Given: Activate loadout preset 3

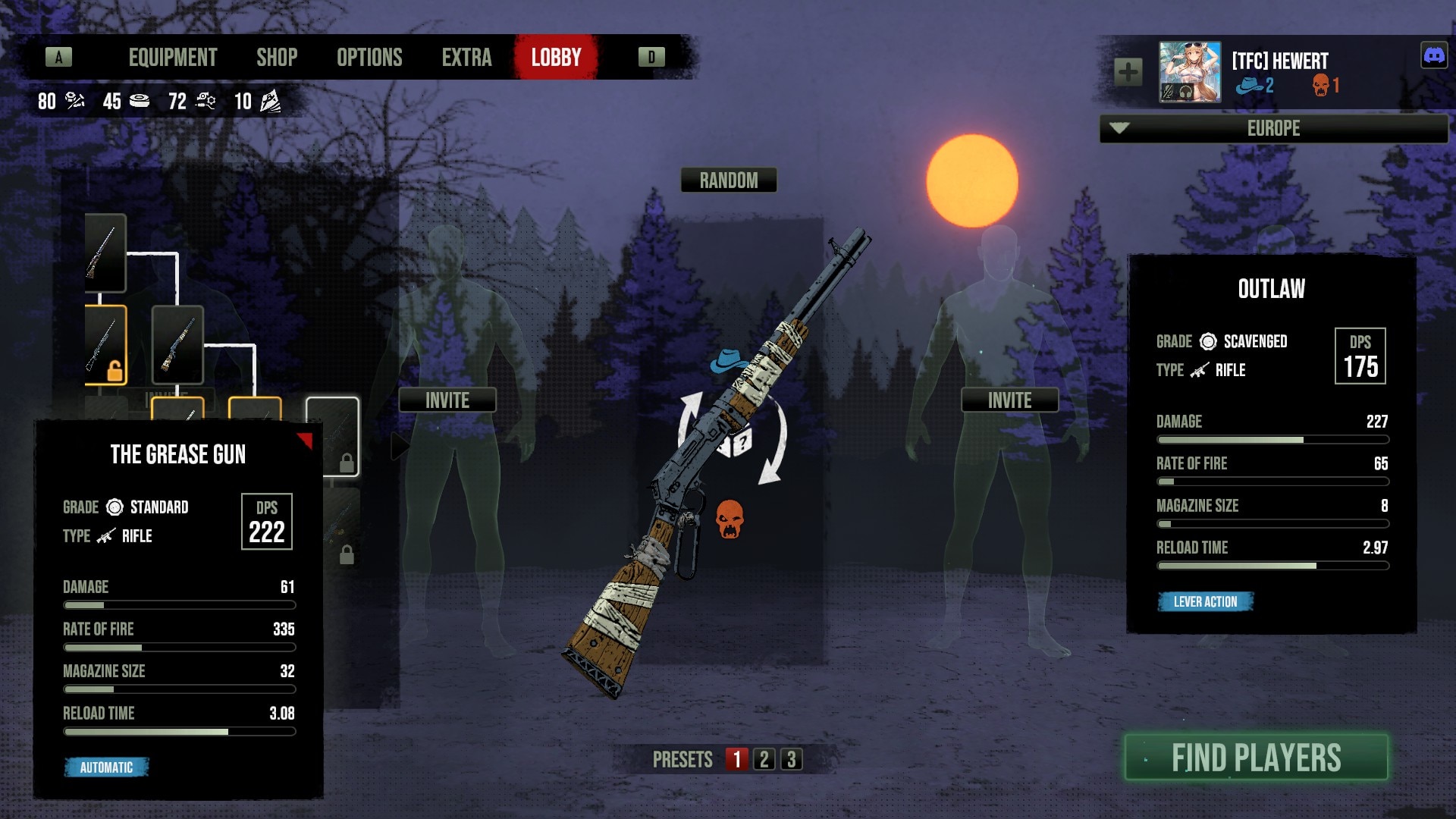Looking at the screenshot, I should coord(792,759).
